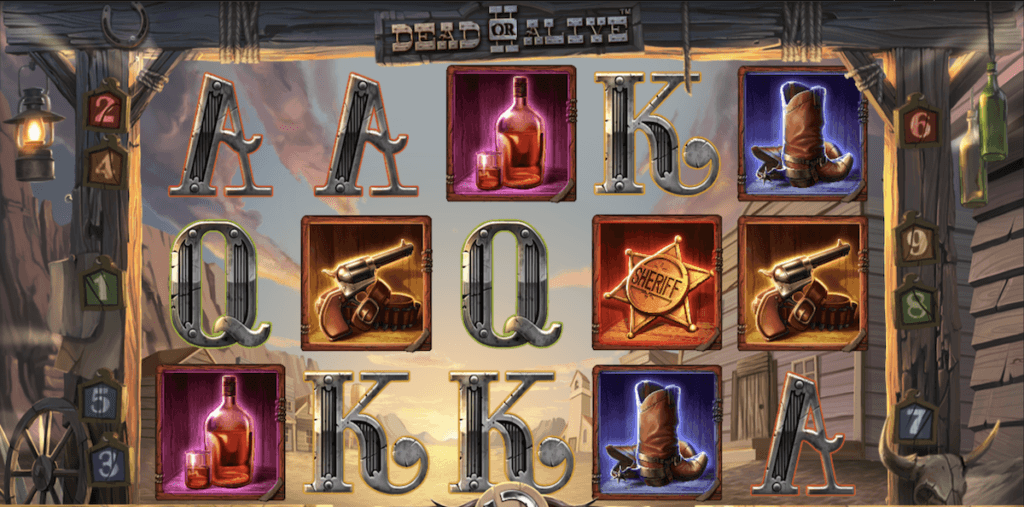
Task: Highlight the green payline 8 marker
Action: point(915,303)
